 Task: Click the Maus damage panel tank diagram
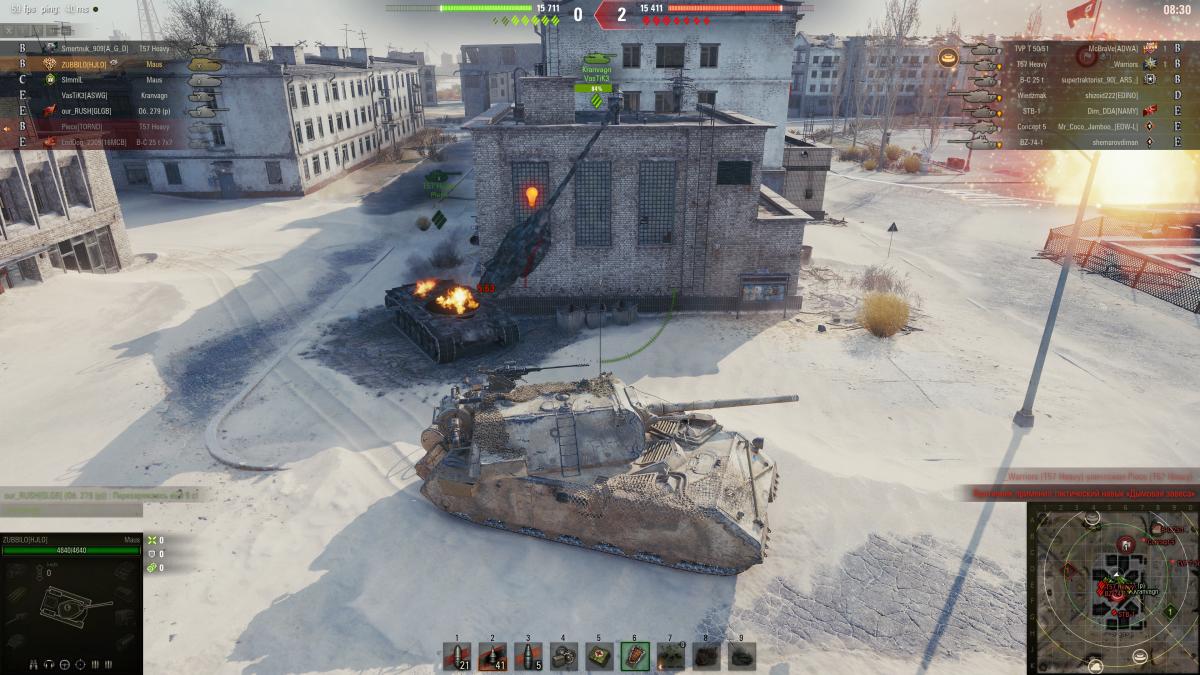pyautogui.click(x=70, y=605)
